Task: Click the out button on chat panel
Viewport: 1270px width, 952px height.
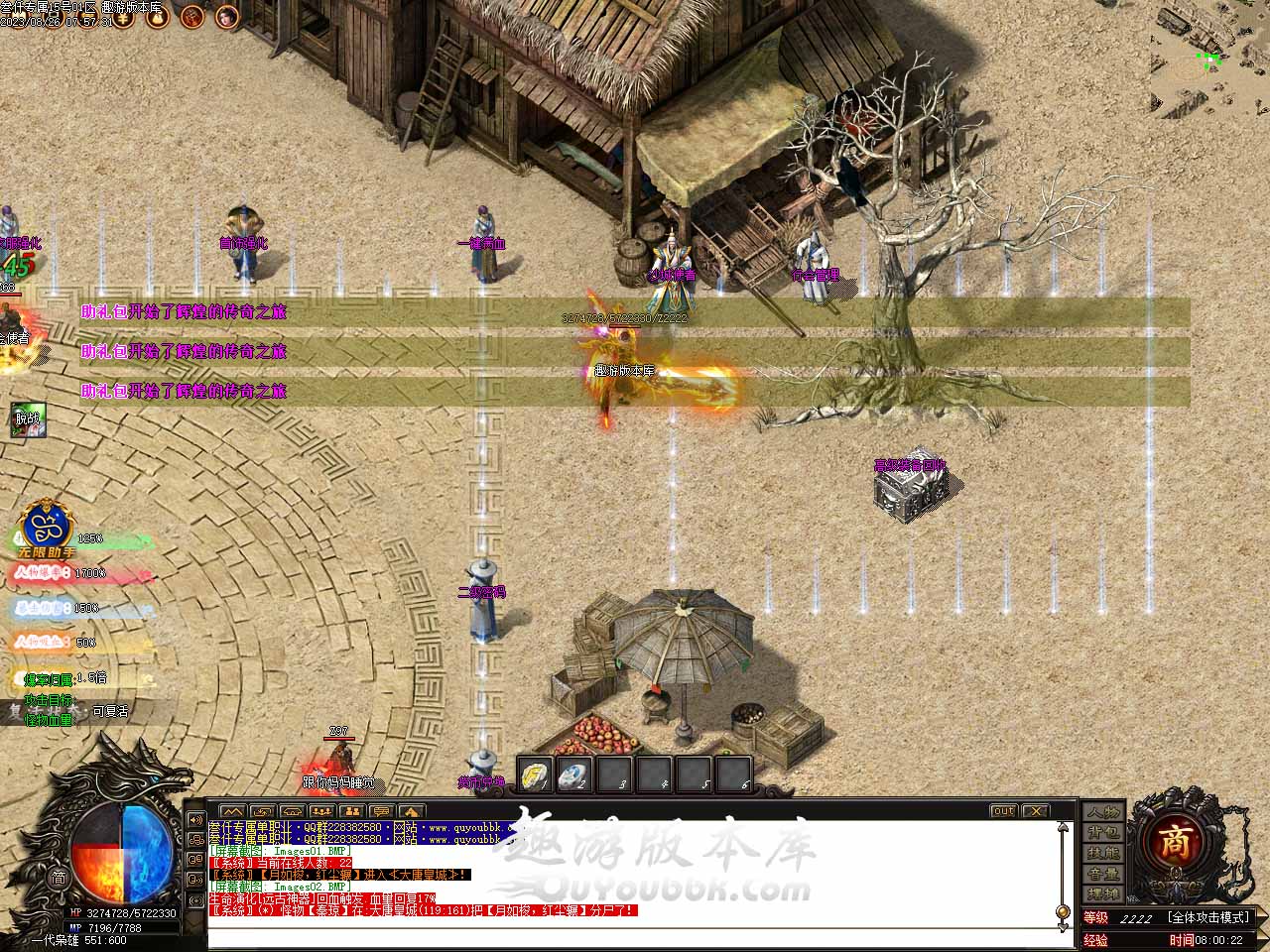Action: (x=1003, y=811)
